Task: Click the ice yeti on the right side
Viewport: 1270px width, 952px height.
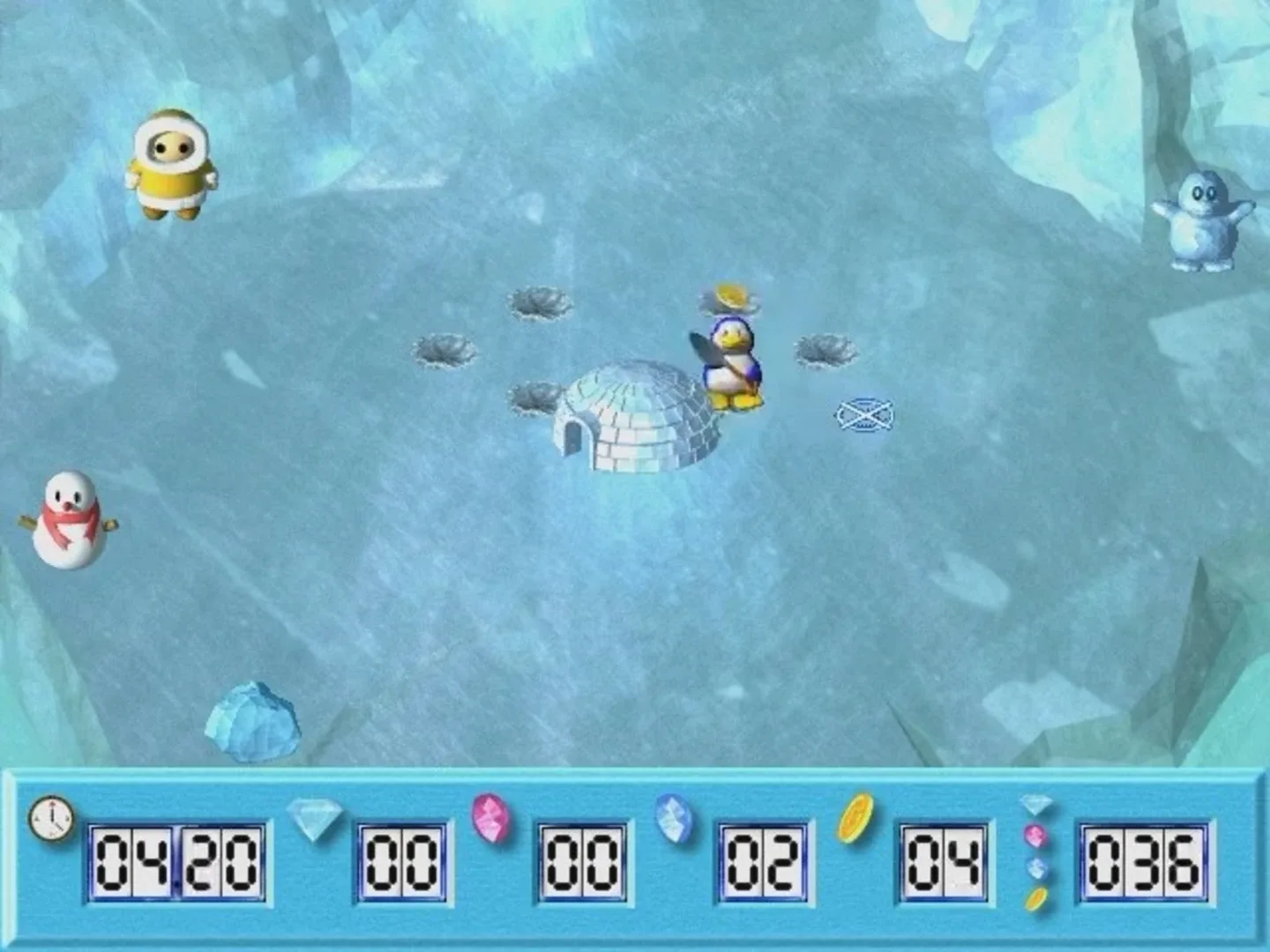Action: (x=1204, y=220)
